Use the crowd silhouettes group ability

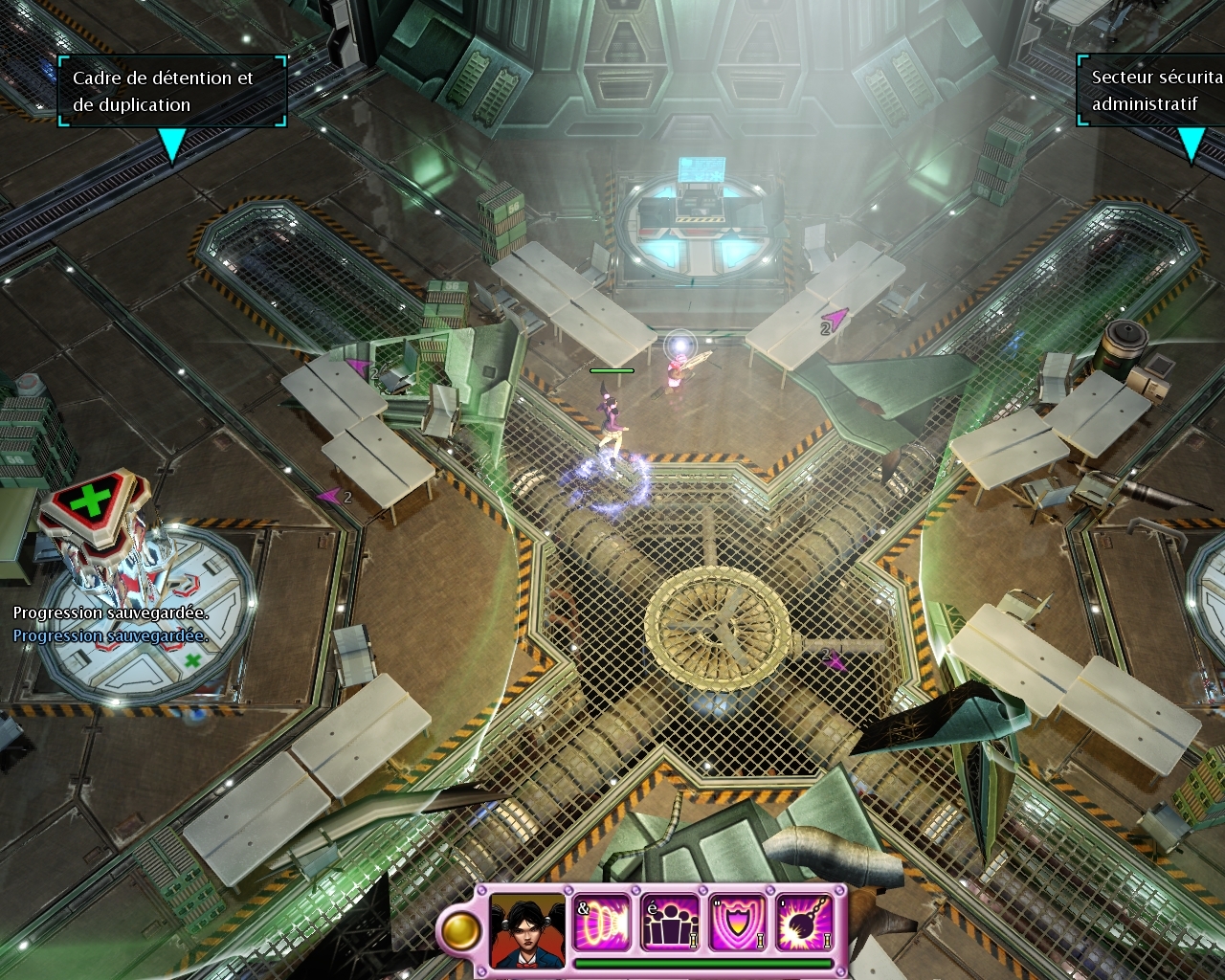pyautogui.click(x=670, y=924)
